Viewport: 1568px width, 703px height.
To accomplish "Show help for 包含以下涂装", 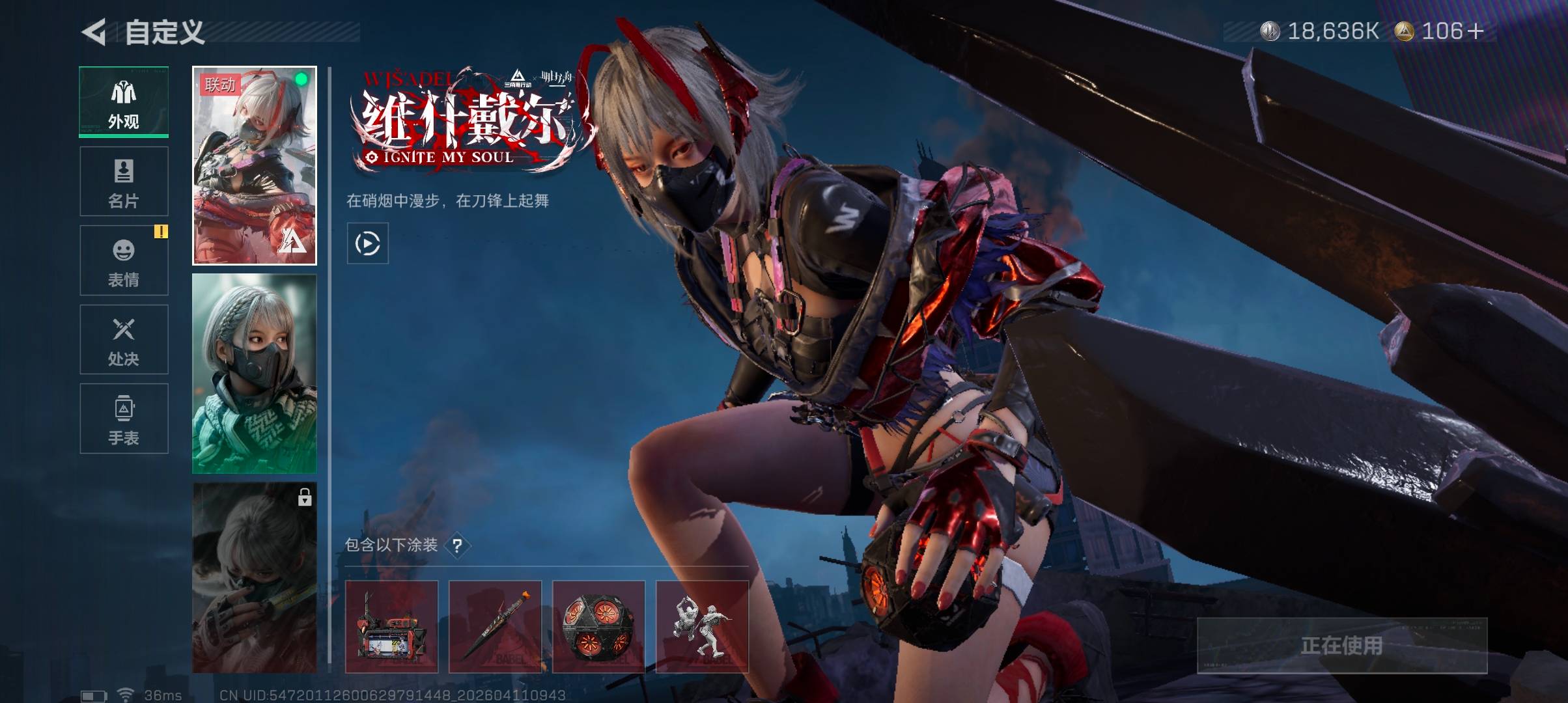I will (458, 545).
